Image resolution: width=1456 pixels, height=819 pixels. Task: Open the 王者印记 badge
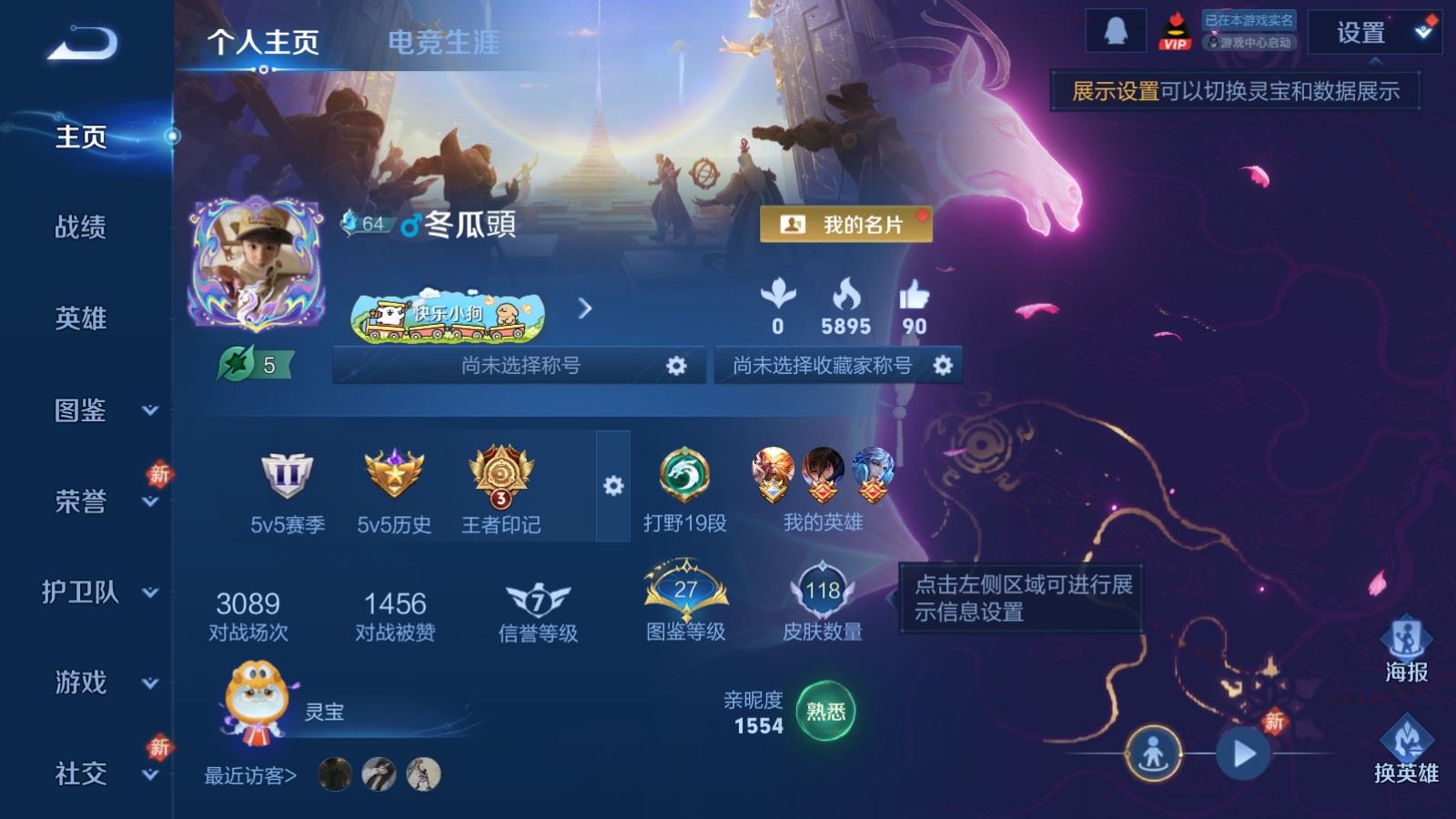click(500, 489)
